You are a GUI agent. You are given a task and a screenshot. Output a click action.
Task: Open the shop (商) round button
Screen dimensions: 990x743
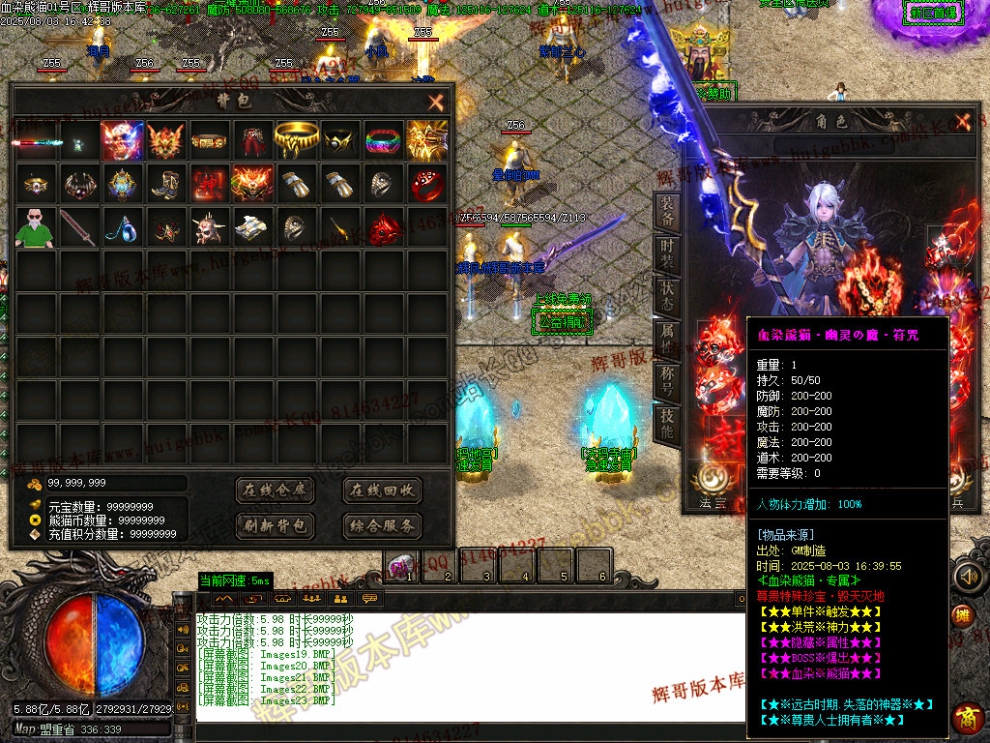point(967,717)
